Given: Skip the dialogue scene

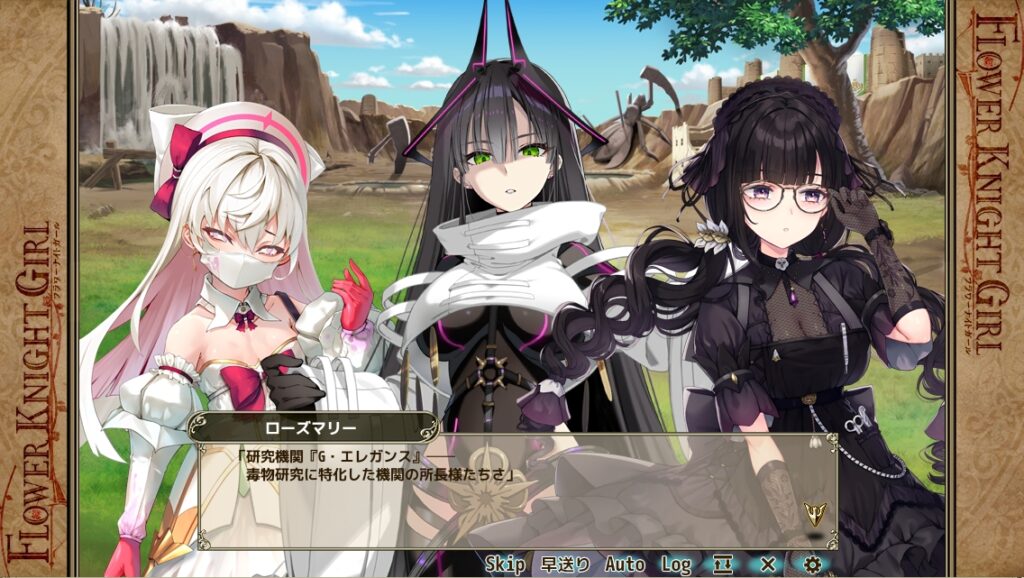Looking at the screenshot, I should 505,565.
